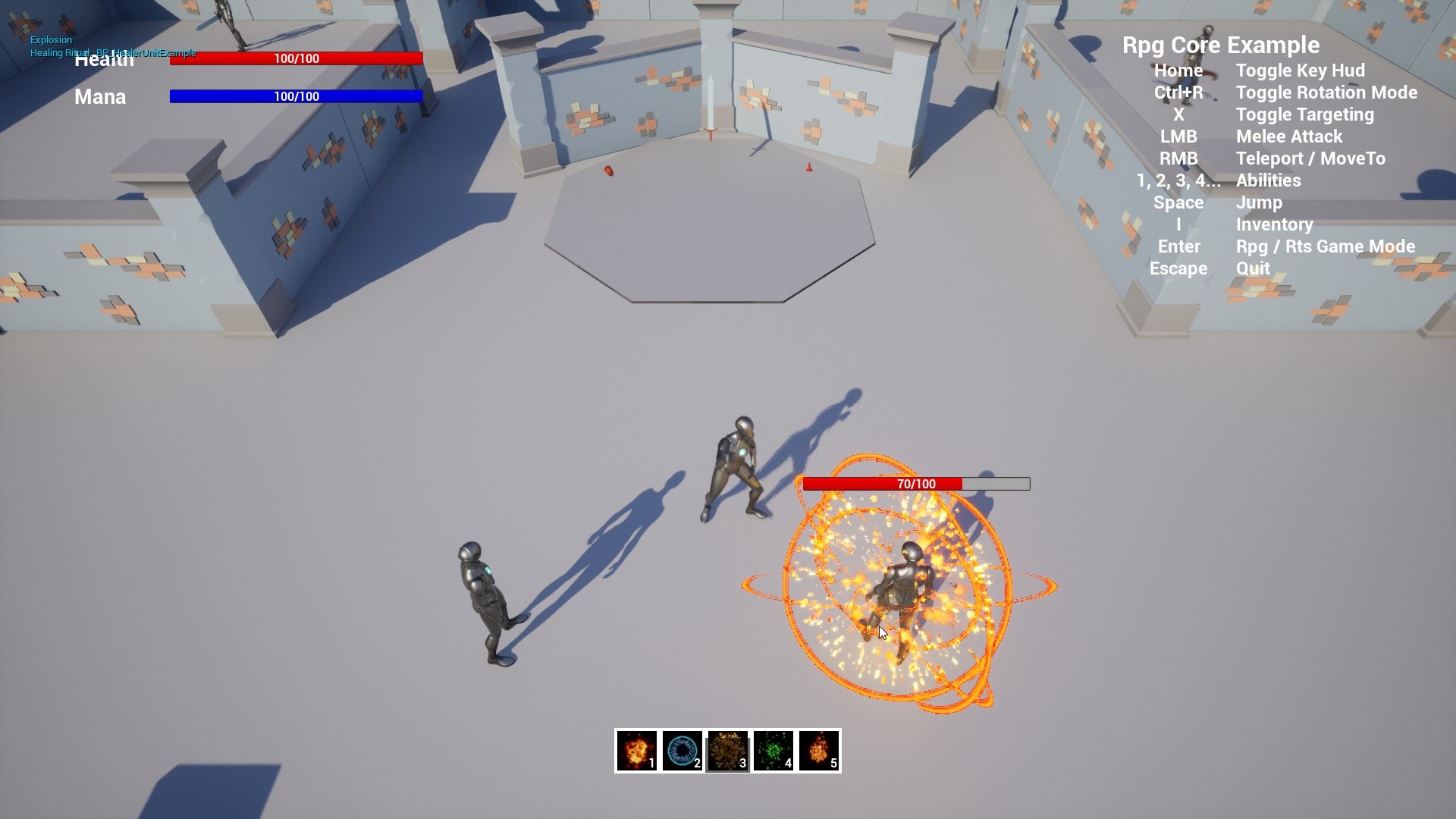
Task: Click the active gold ability in hotbar slot 3
Action: 726,751
